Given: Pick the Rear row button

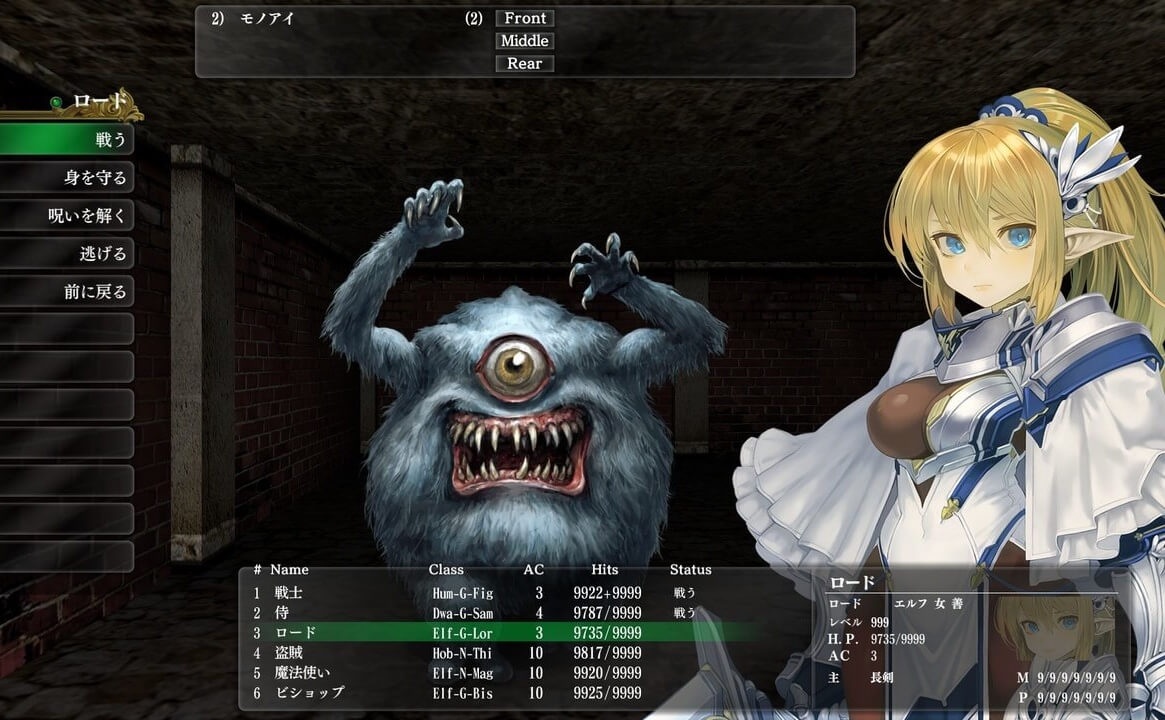Looking at the screenshot, I should [x=525, y=64].
